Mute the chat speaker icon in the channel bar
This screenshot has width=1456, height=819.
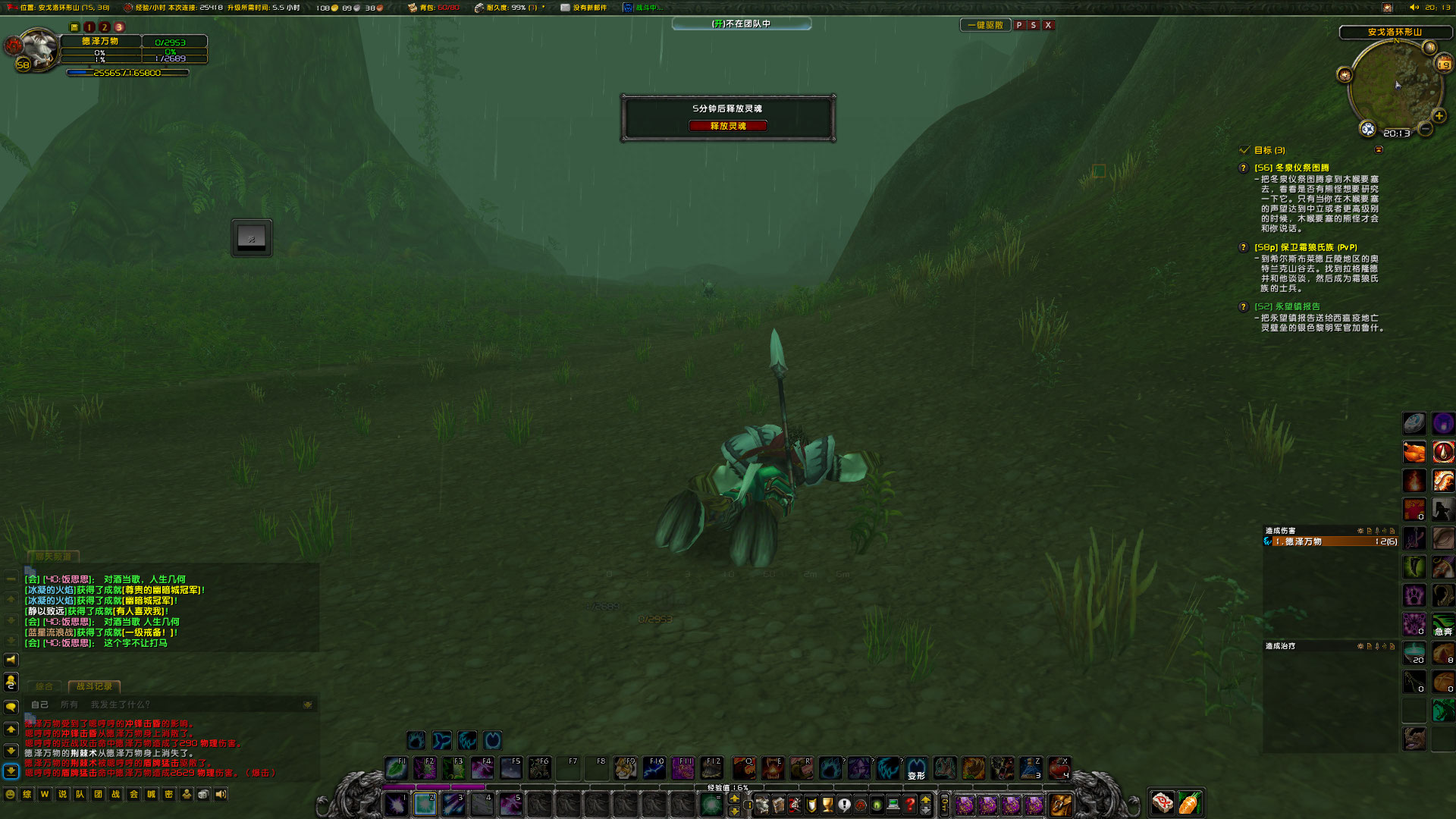click(x=221, y=794)
